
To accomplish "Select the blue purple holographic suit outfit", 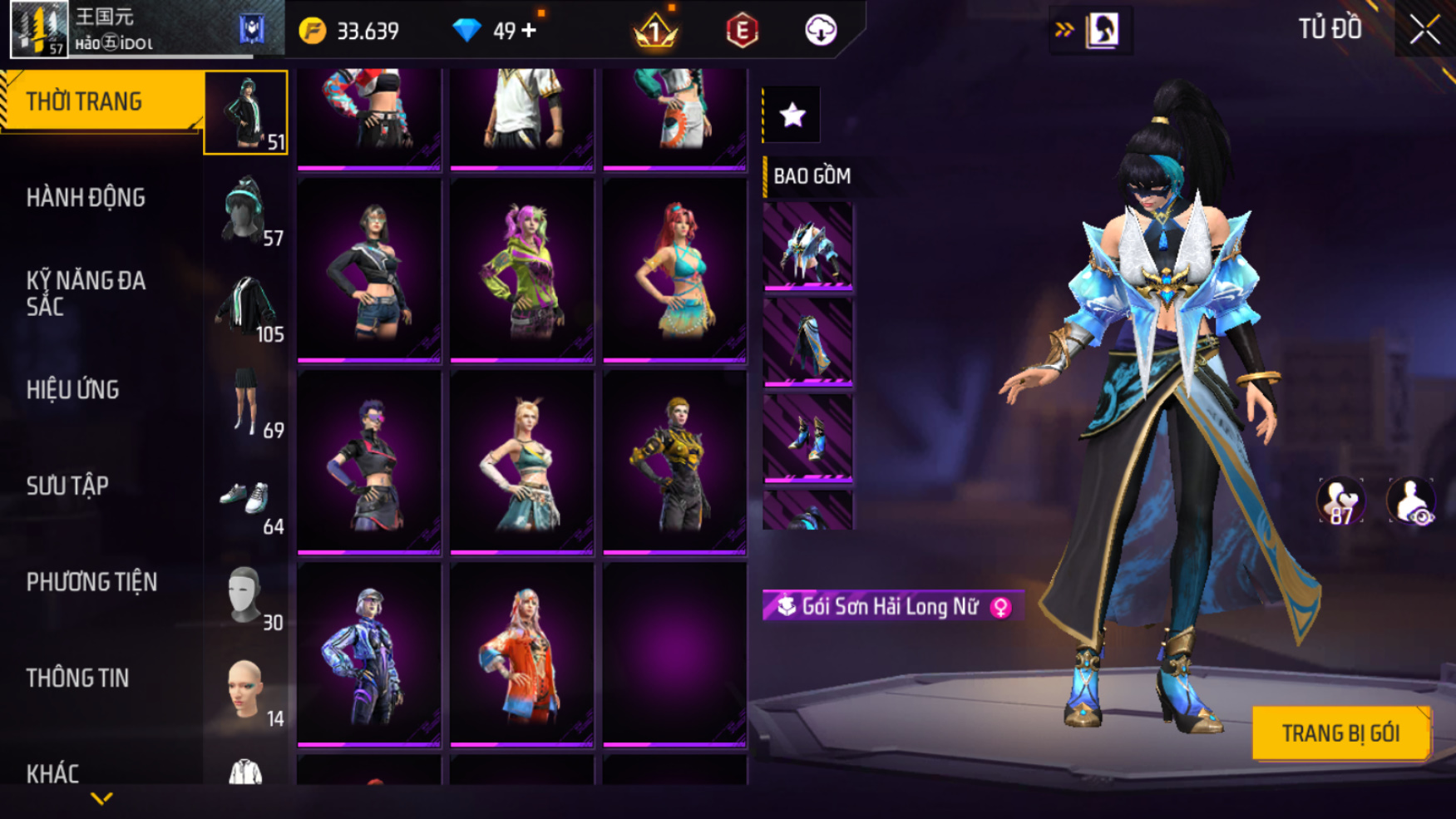I will coord(368,654).
